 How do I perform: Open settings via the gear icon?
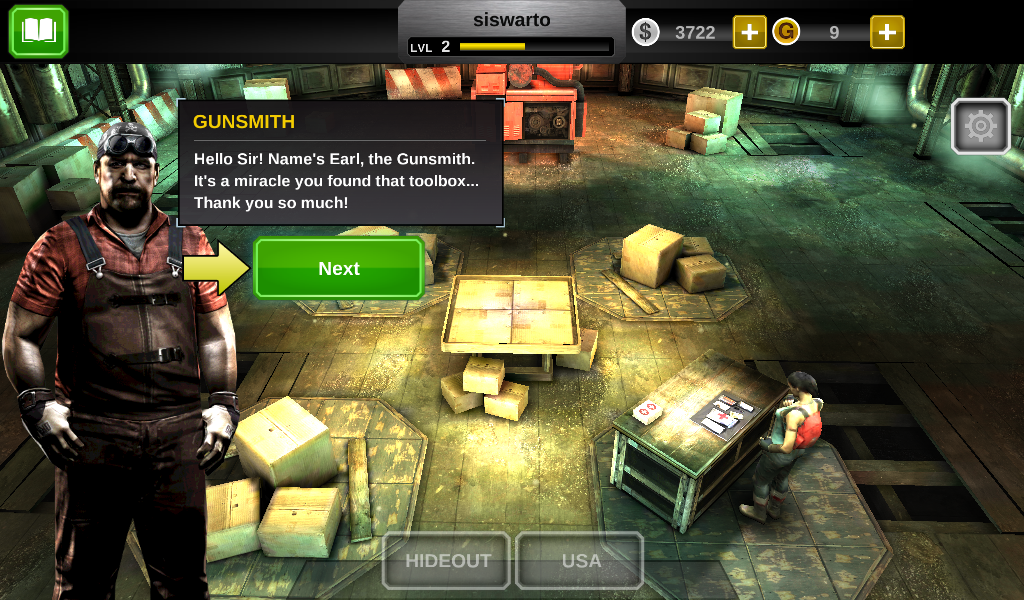tap(980, 126)
